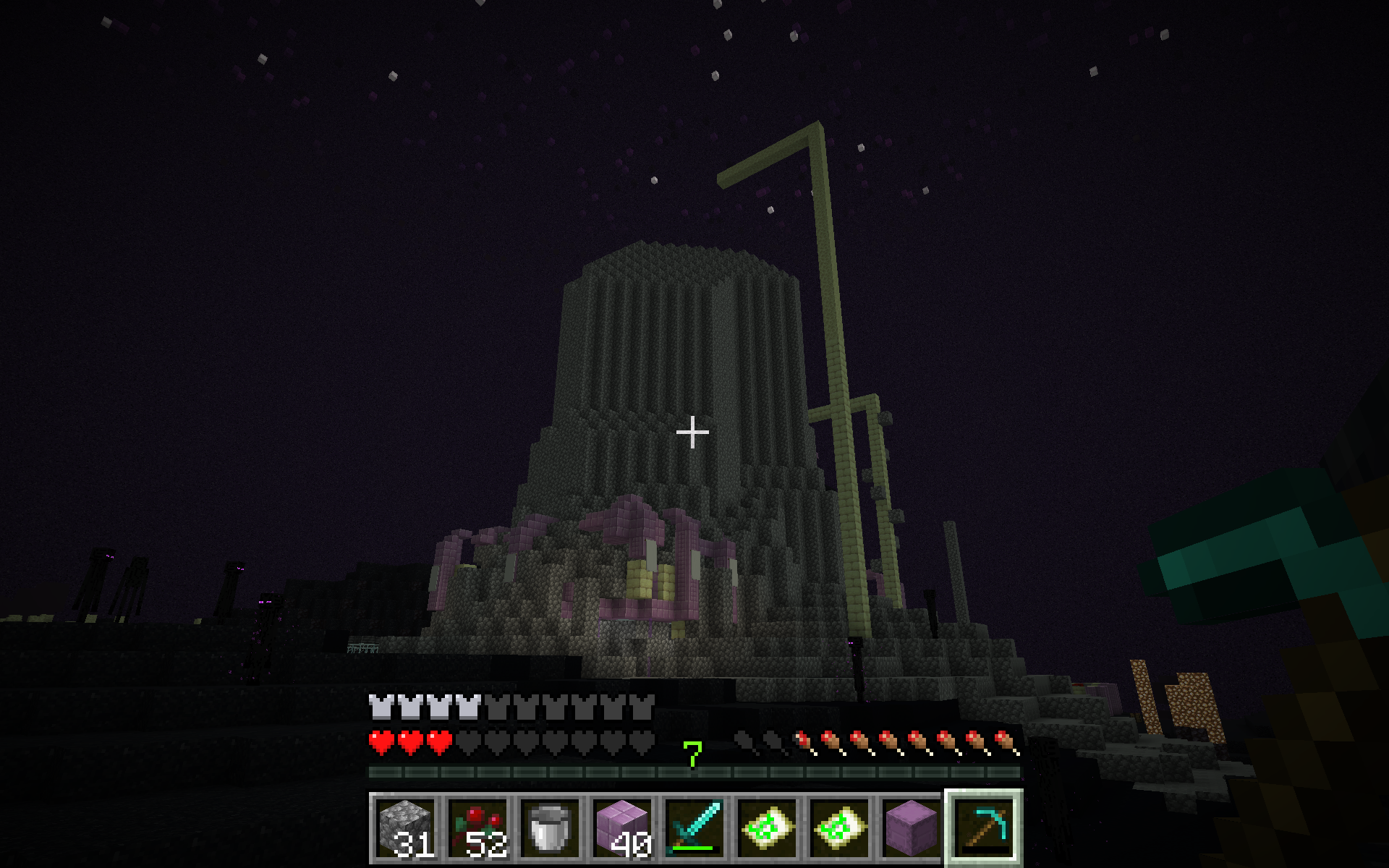Equip the diamond sword from the hotbar

pos(694,827)
